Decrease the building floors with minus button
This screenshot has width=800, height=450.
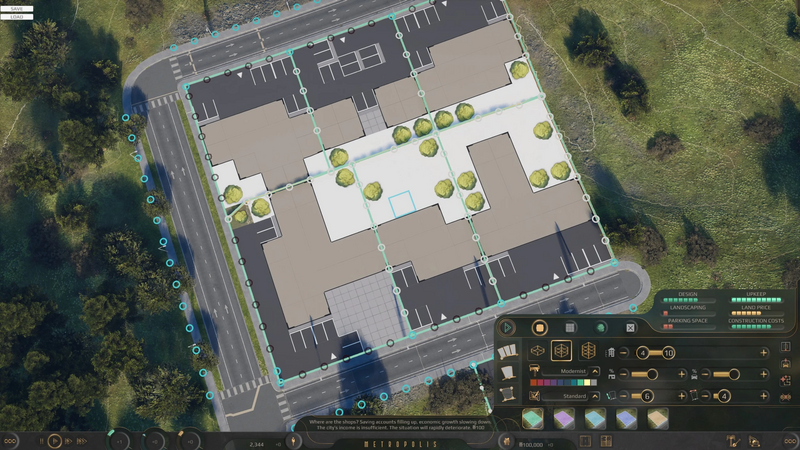(x=624, y=352)
